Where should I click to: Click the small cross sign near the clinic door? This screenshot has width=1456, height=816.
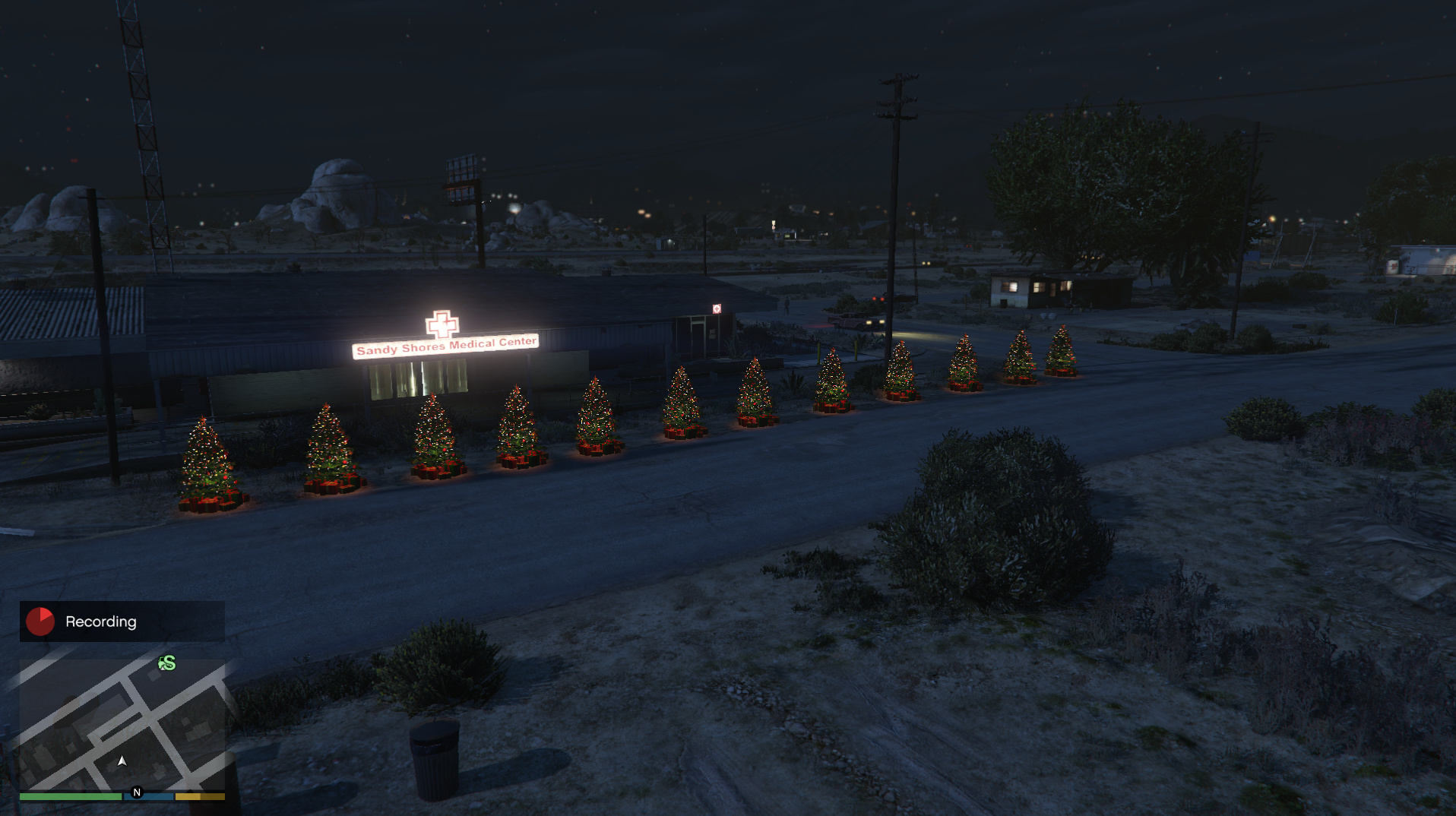point(717,308)
